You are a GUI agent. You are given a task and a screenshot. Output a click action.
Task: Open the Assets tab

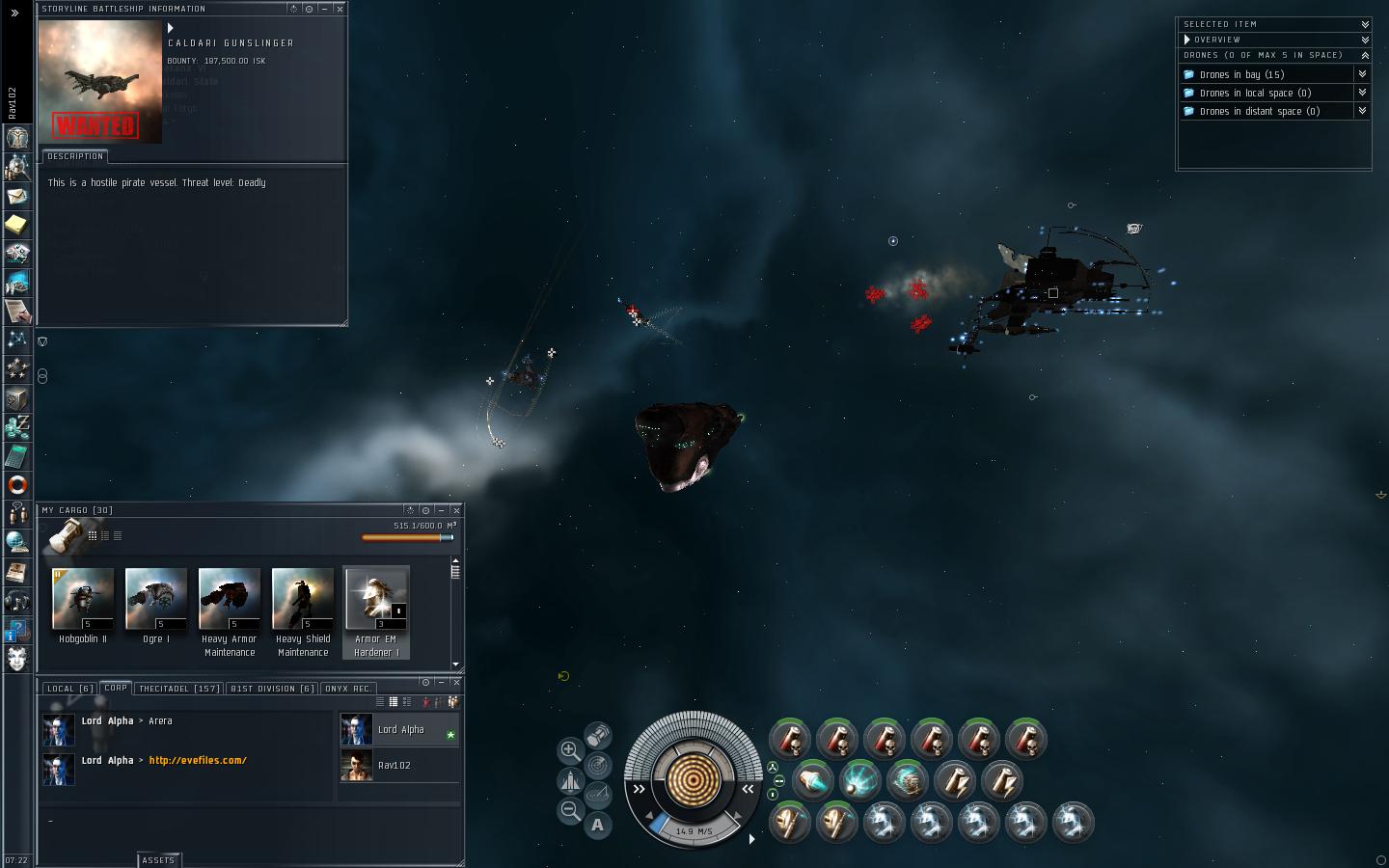(x=158, y=860)
